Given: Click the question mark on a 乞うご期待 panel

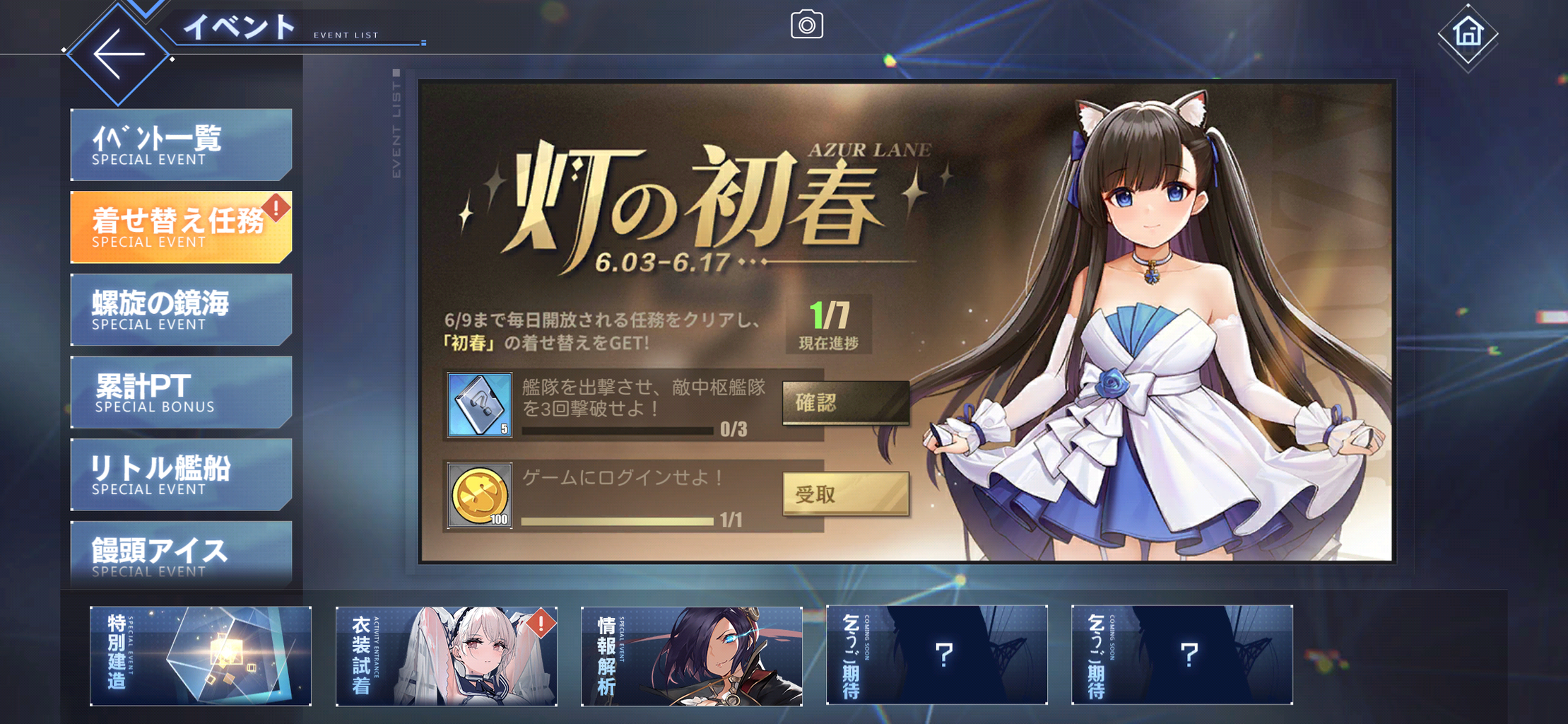Looking at the screenshot, I should (x=945, y=655).
